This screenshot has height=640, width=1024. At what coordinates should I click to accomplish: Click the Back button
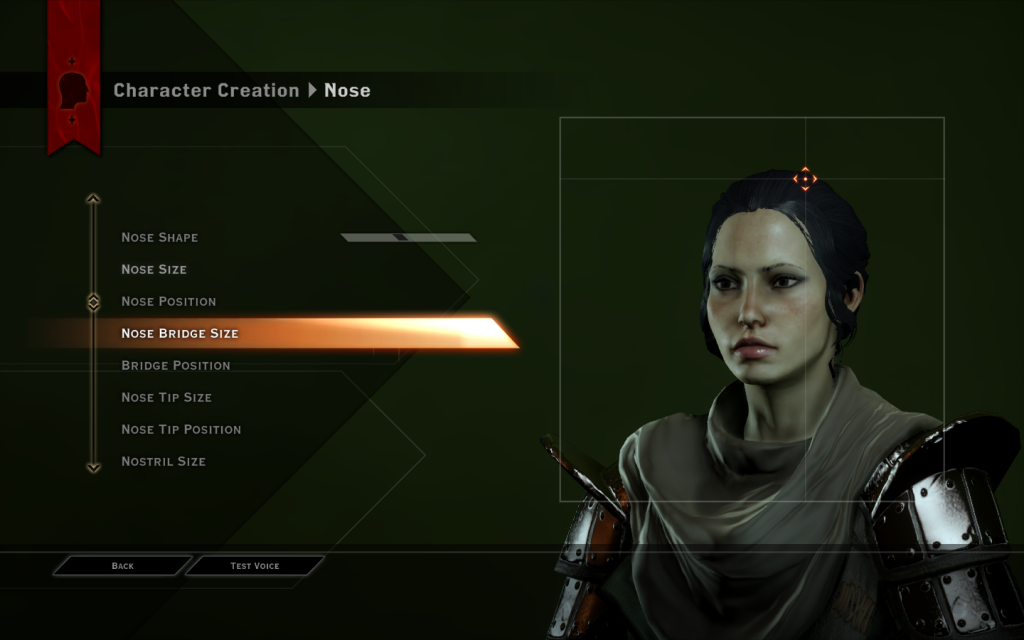click(x=122, y=566)
